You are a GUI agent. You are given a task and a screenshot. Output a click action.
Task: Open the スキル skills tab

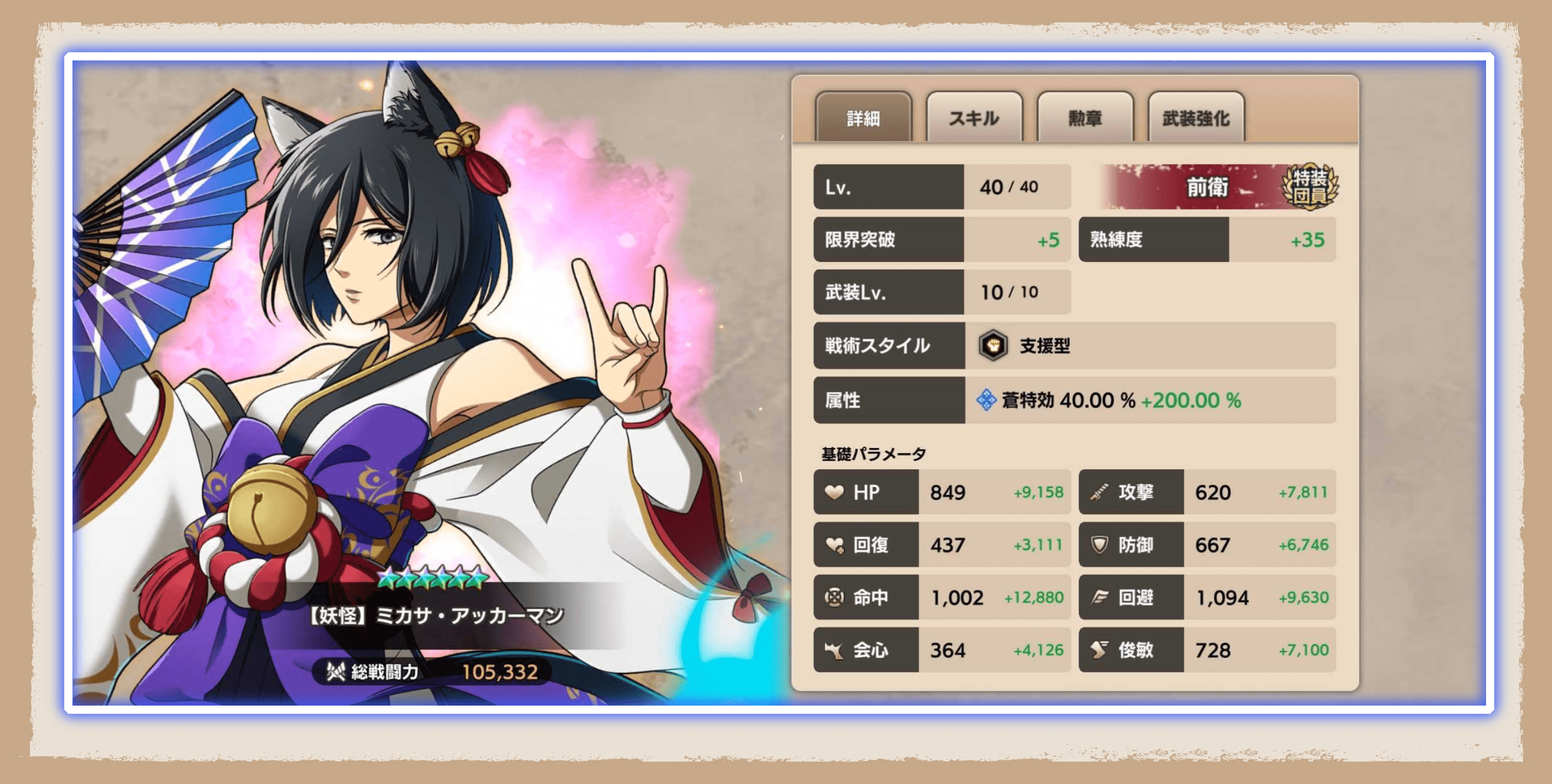(x=973, y=118)
